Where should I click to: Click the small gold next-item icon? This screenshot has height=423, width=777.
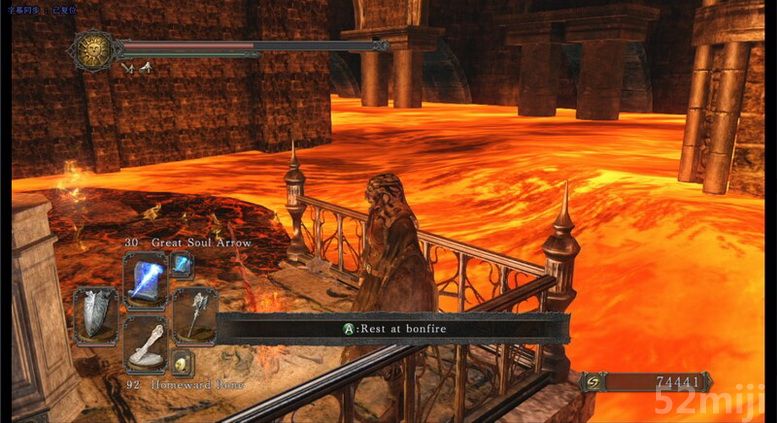(x=181, y=363)
